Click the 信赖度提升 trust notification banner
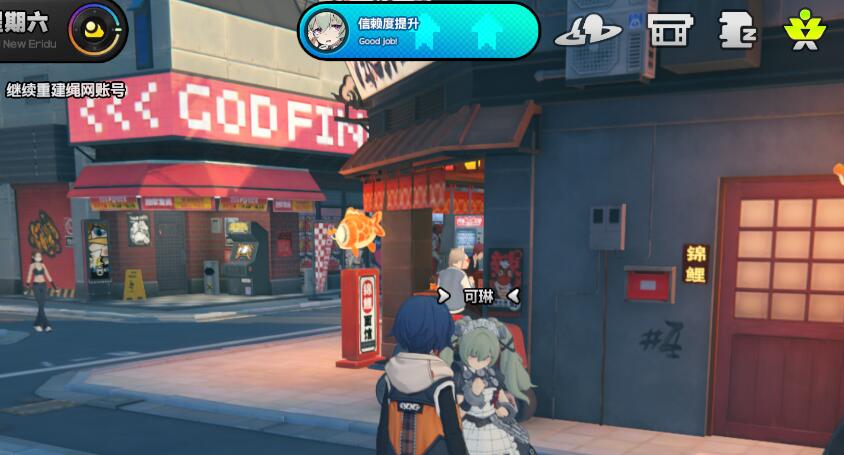The height and width of the screenshot is (455, 844). pyautogui.click(x=418, y=31)
